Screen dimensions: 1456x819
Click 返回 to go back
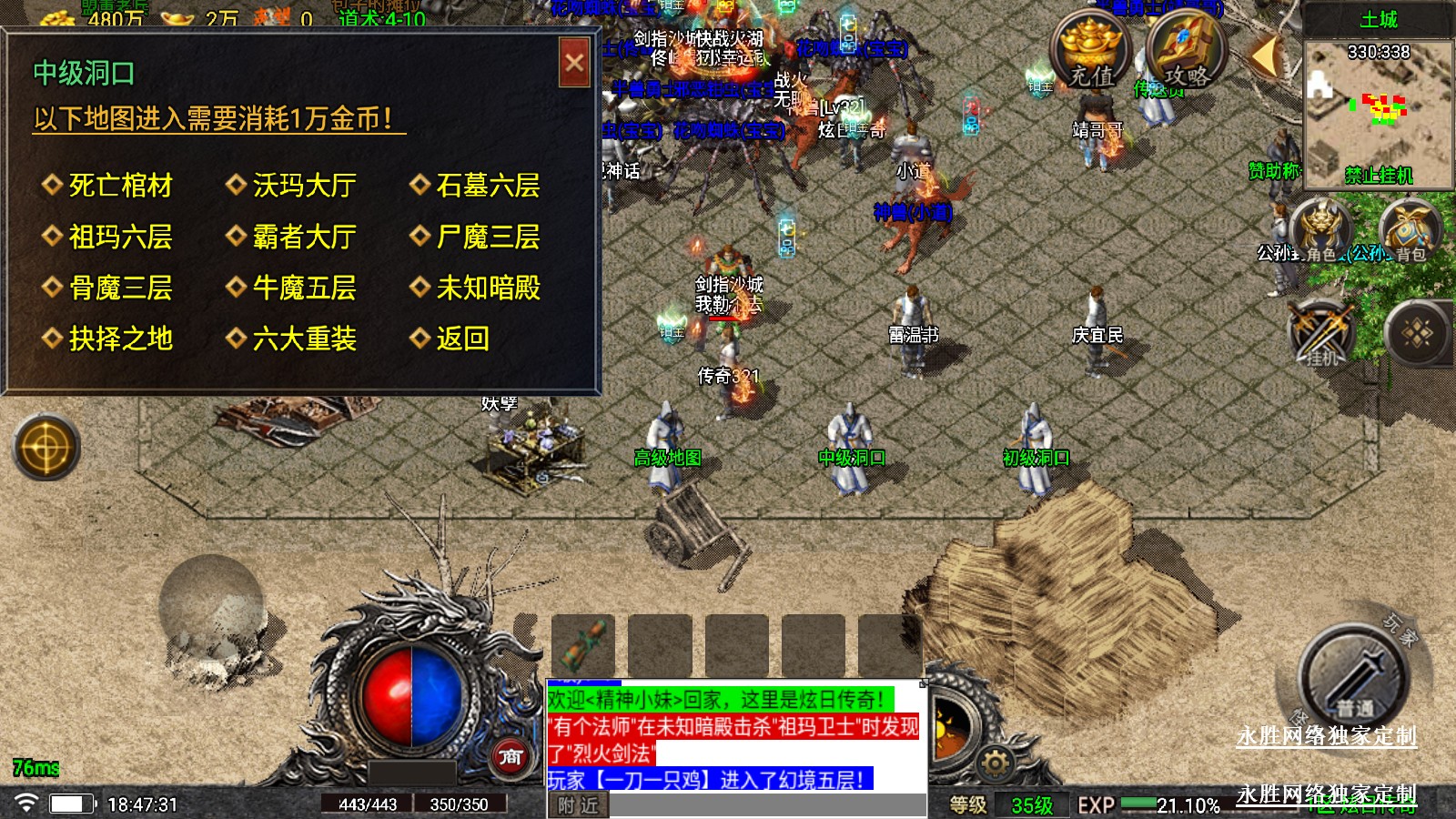coord(462,339)
